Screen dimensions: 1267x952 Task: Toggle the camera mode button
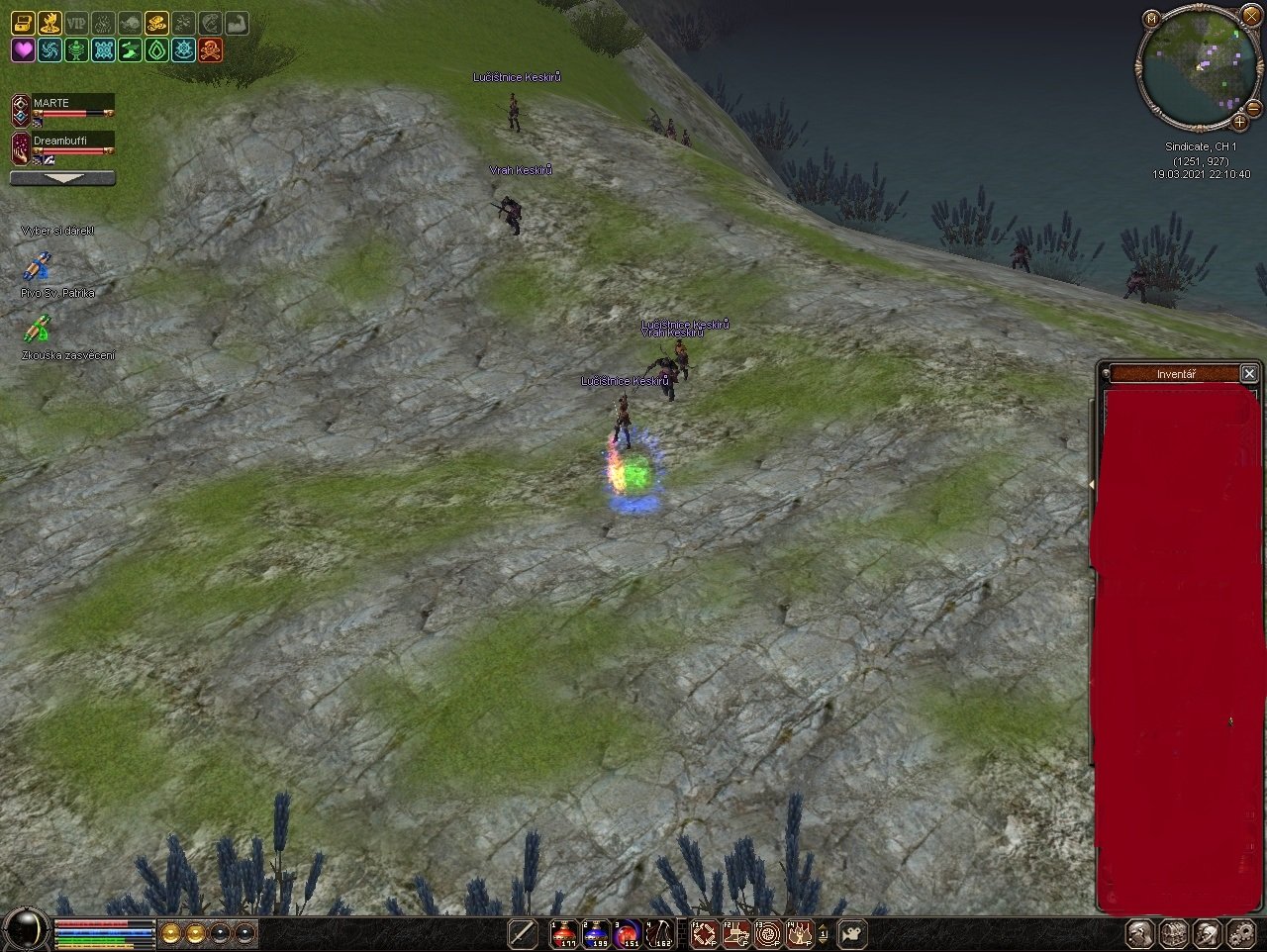click(x=852, y=932)
